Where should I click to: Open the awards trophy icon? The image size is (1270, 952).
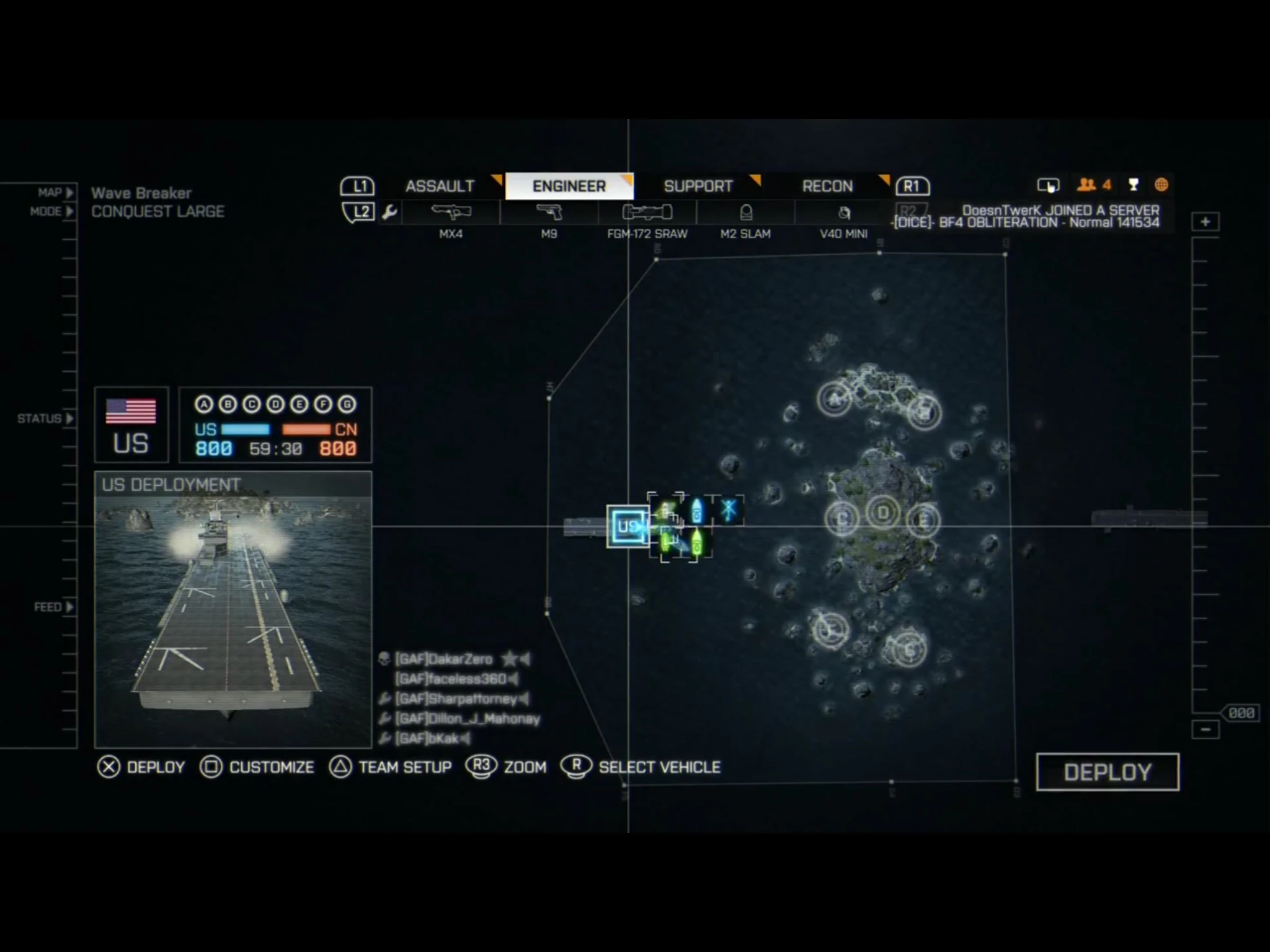point(1133,184)
